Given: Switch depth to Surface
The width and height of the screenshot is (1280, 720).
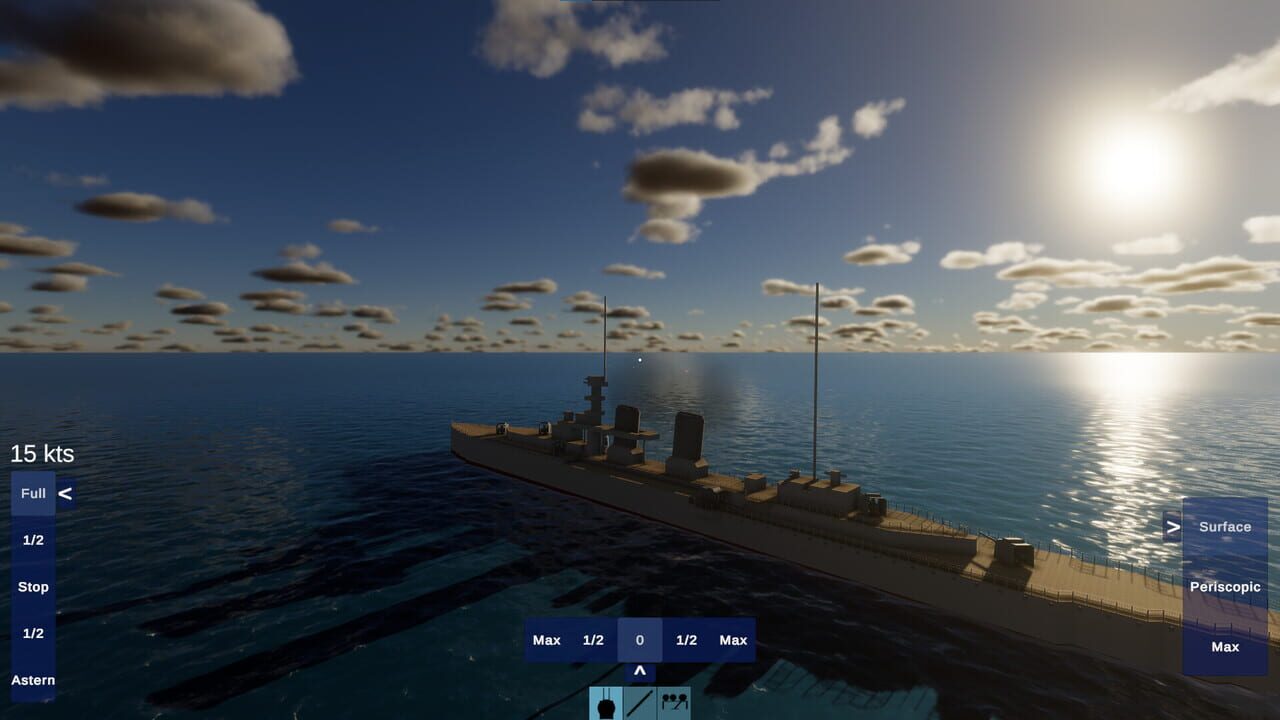Looking at the screenshot, I should (x=1226, y=526).
